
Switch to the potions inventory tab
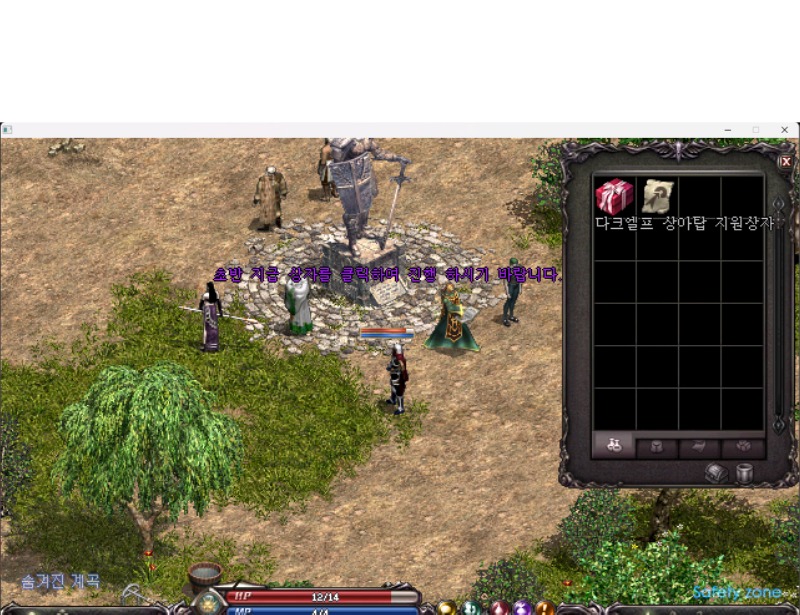click(x=614, y=447)
